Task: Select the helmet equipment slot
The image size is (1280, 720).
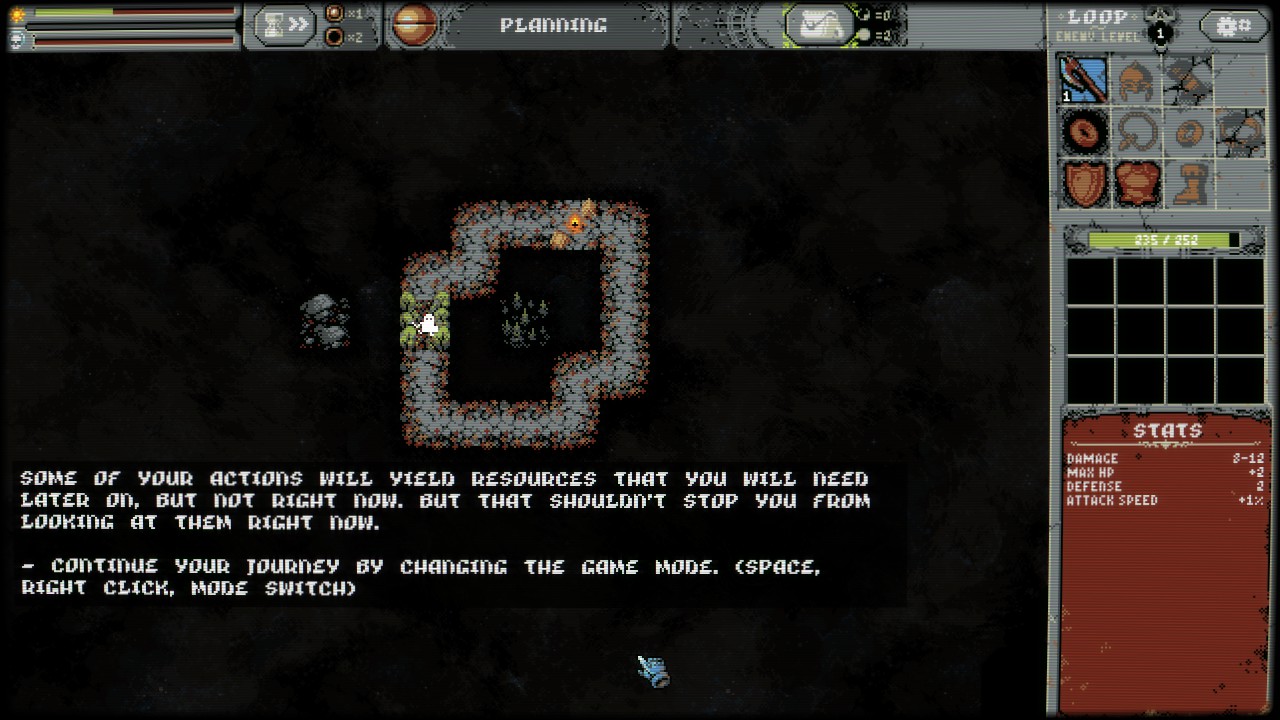Action: click(x=1136, y=80)
